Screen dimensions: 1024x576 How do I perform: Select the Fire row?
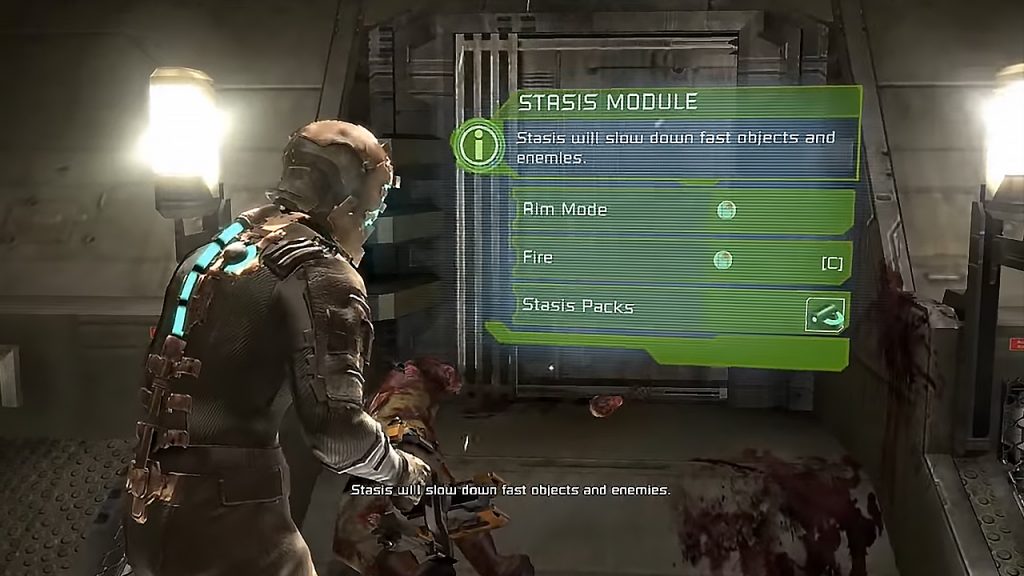[680, 260]
